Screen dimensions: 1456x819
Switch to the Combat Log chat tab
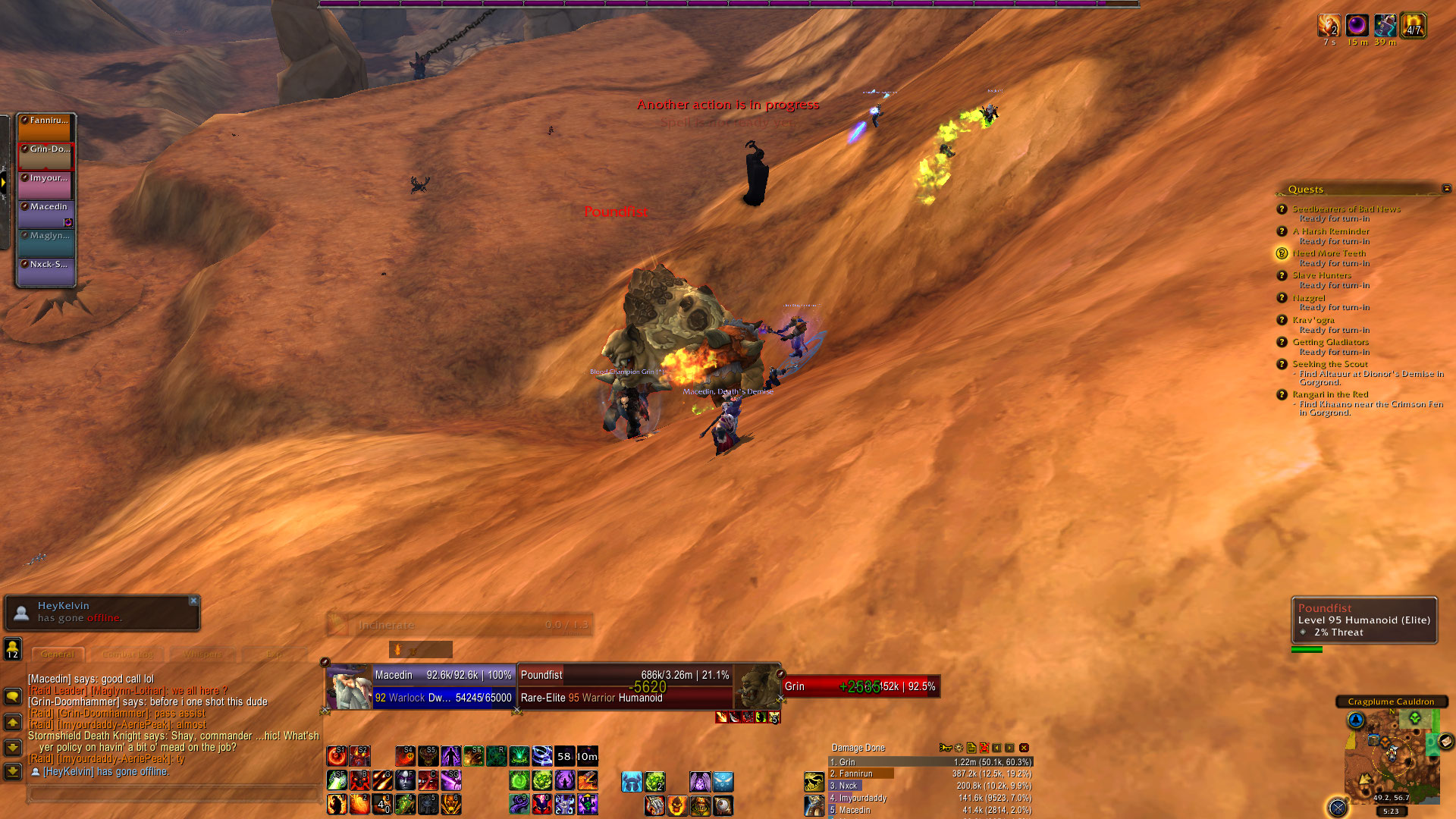(127, 654)
